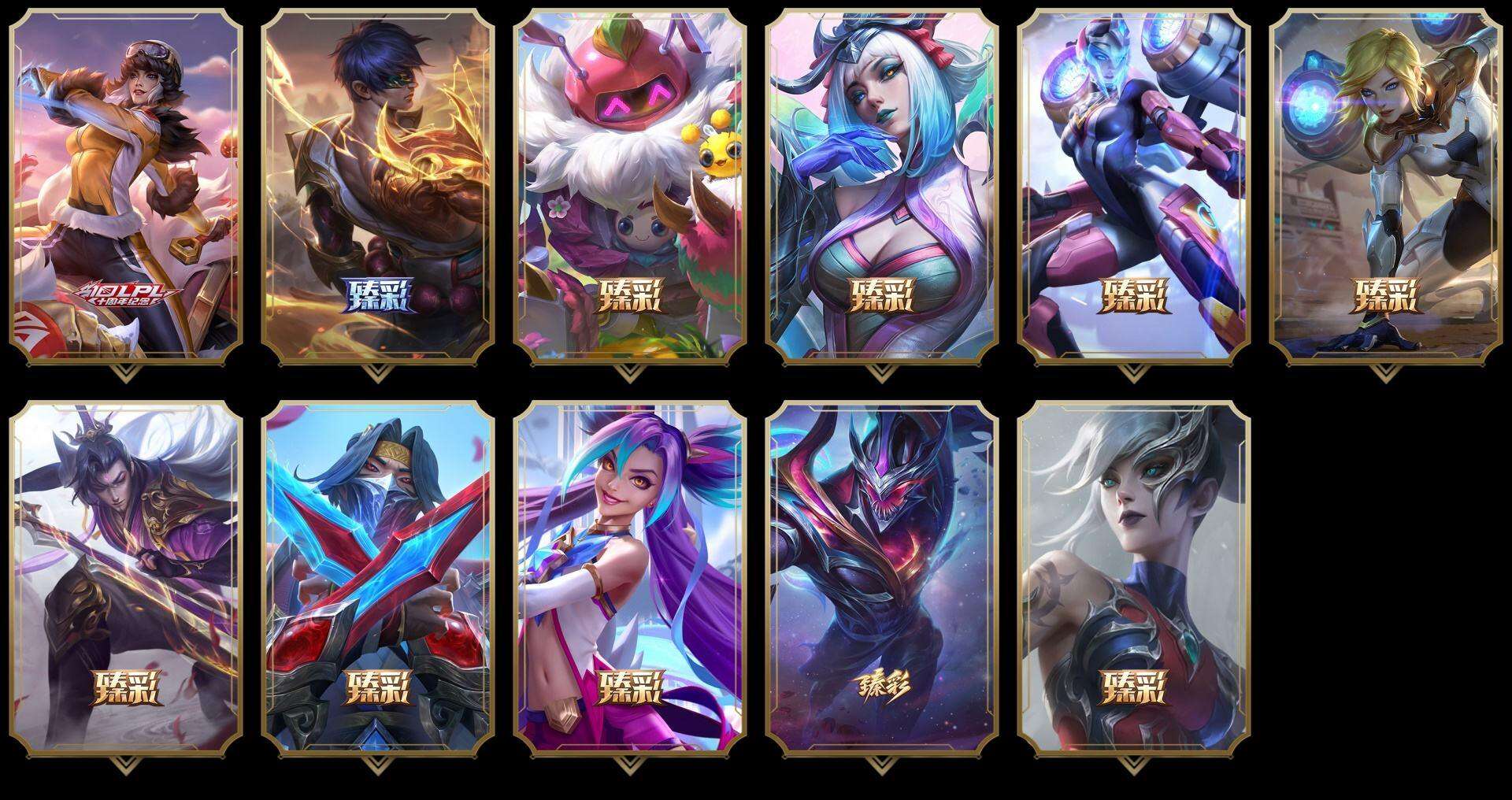Choose the silver-haired woman in red armor card

pos(1133,578)
